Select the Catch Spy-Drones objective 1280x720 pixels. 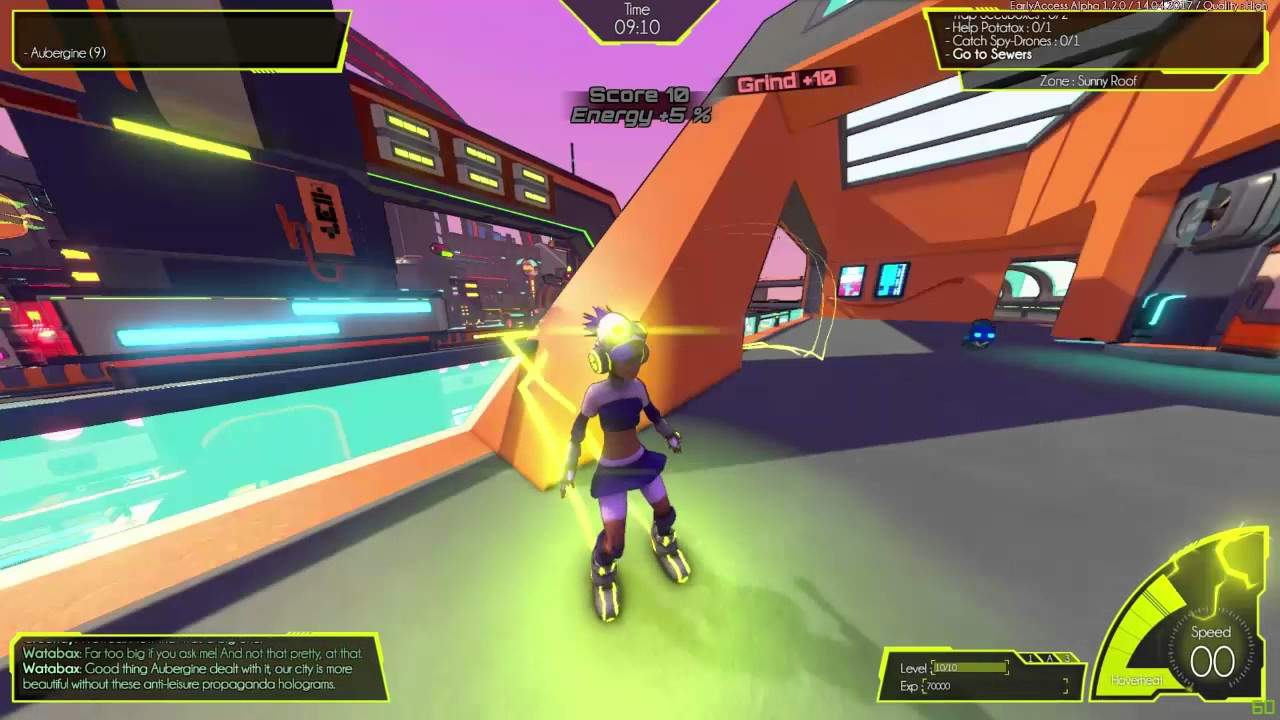[x=1015, y=41]
